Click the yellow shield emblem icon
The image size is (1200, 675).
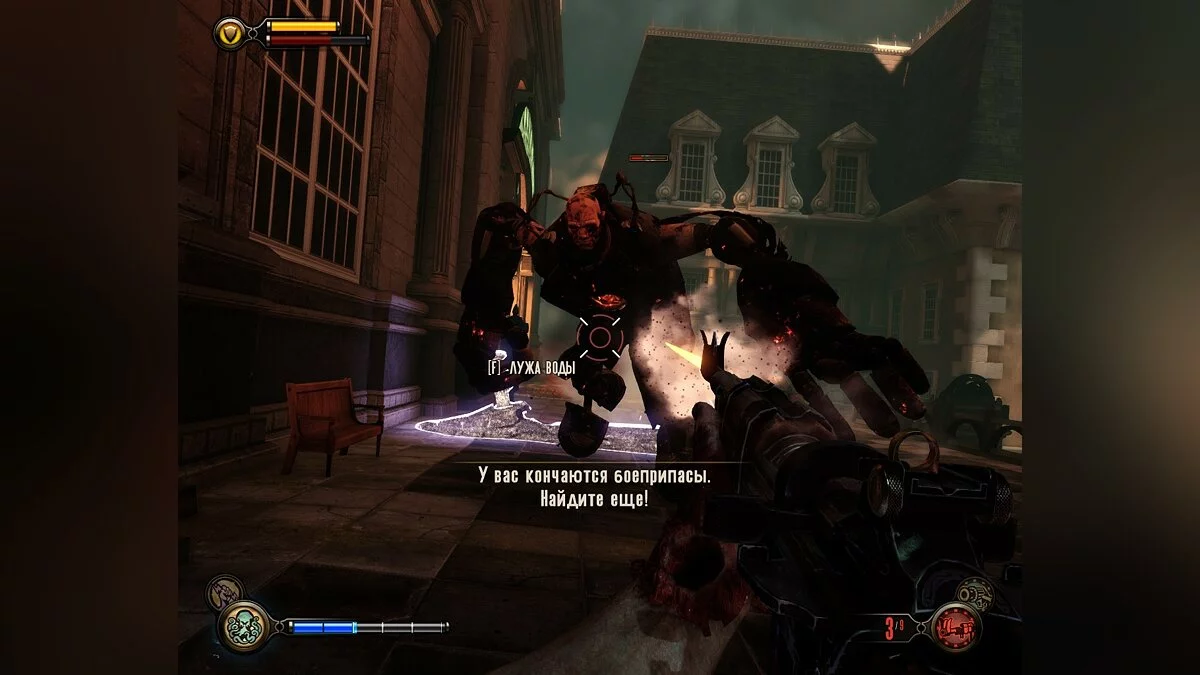[x=230, y=33]
